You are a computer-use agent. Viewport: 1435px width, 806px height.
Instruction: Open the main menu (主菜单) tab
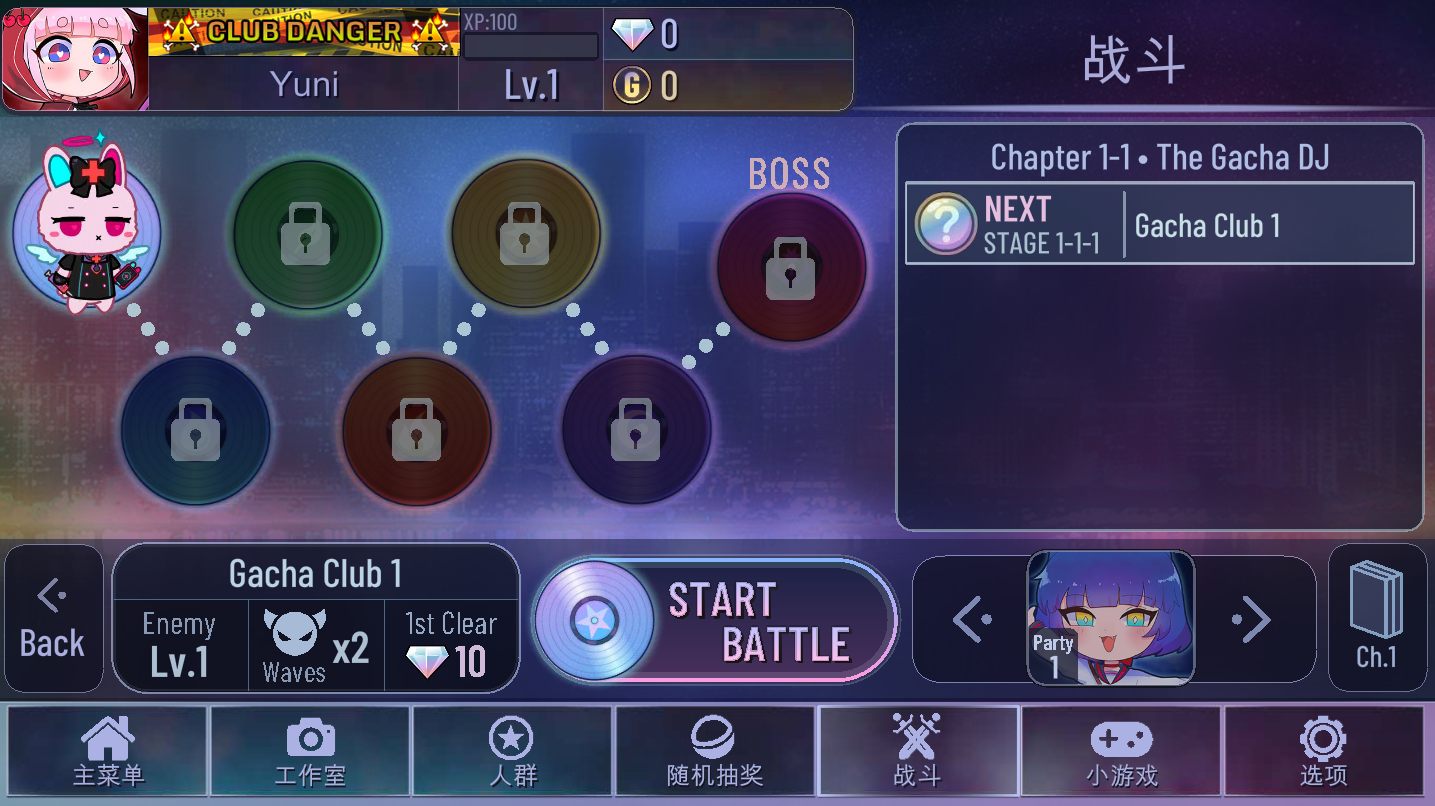108,752
